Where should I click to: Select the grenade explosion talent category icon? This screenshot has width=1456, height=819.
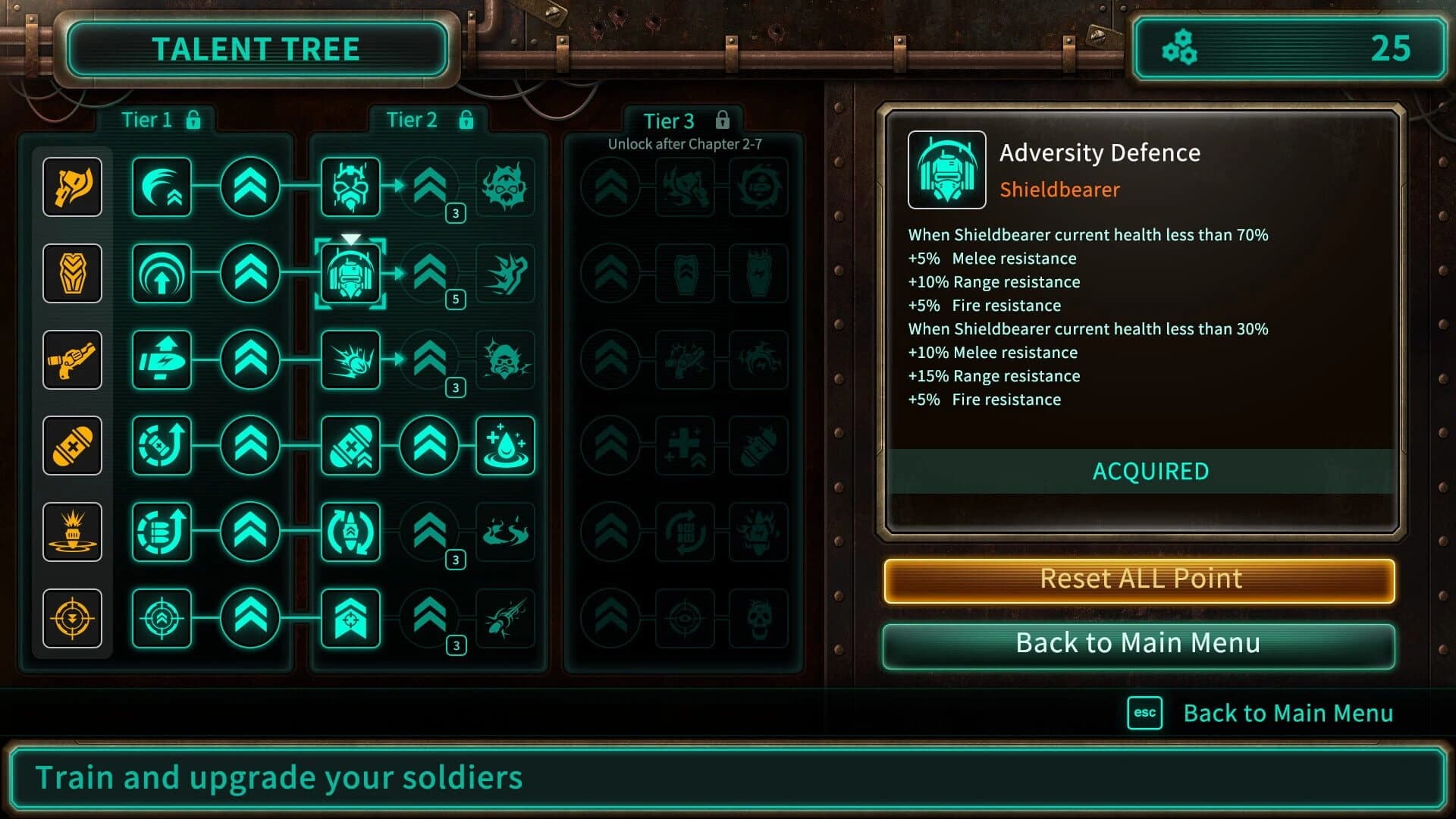73,532
